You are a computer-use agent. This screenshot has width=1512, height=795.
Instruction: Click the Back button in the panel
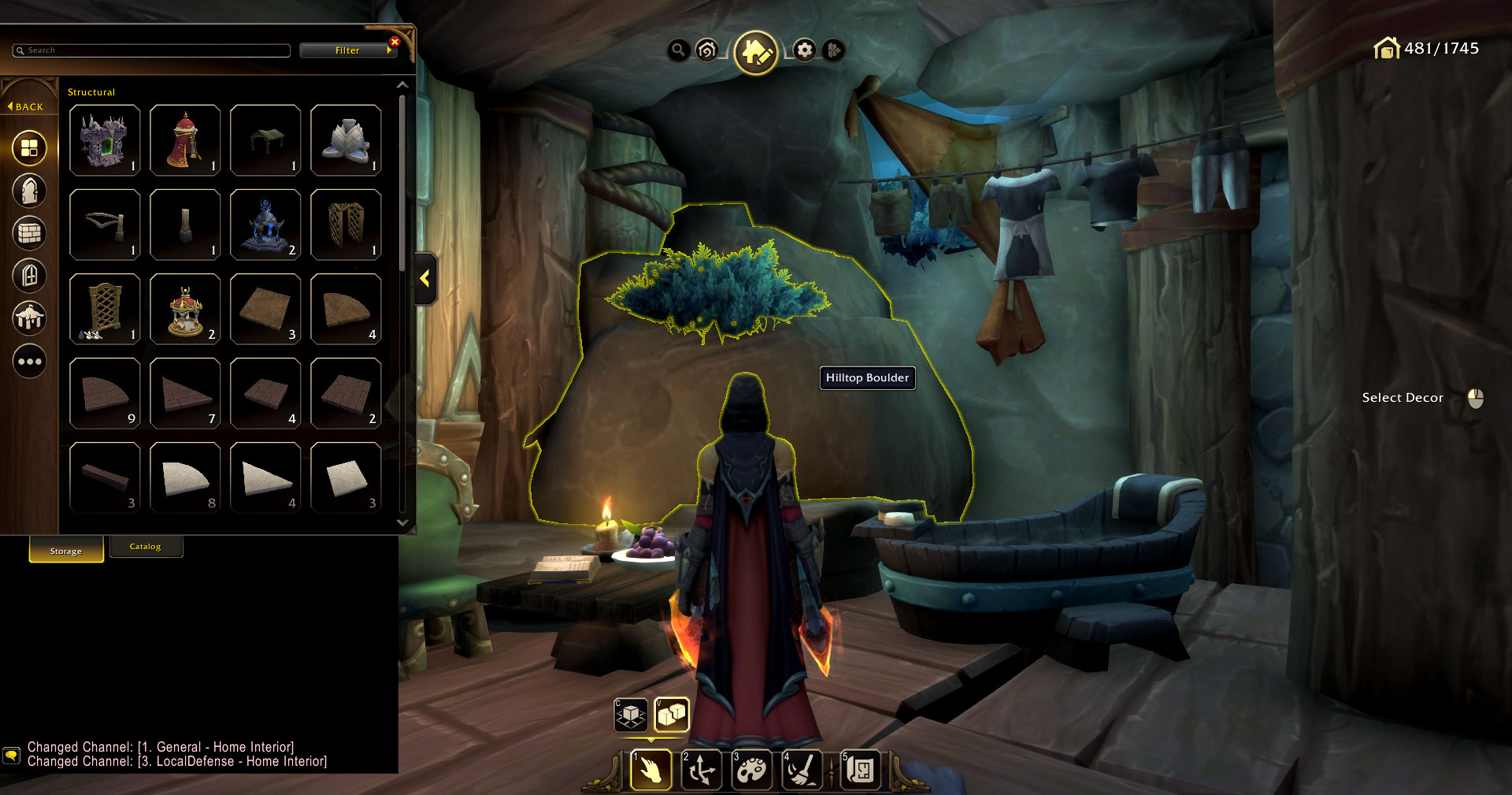pos(26,105)
